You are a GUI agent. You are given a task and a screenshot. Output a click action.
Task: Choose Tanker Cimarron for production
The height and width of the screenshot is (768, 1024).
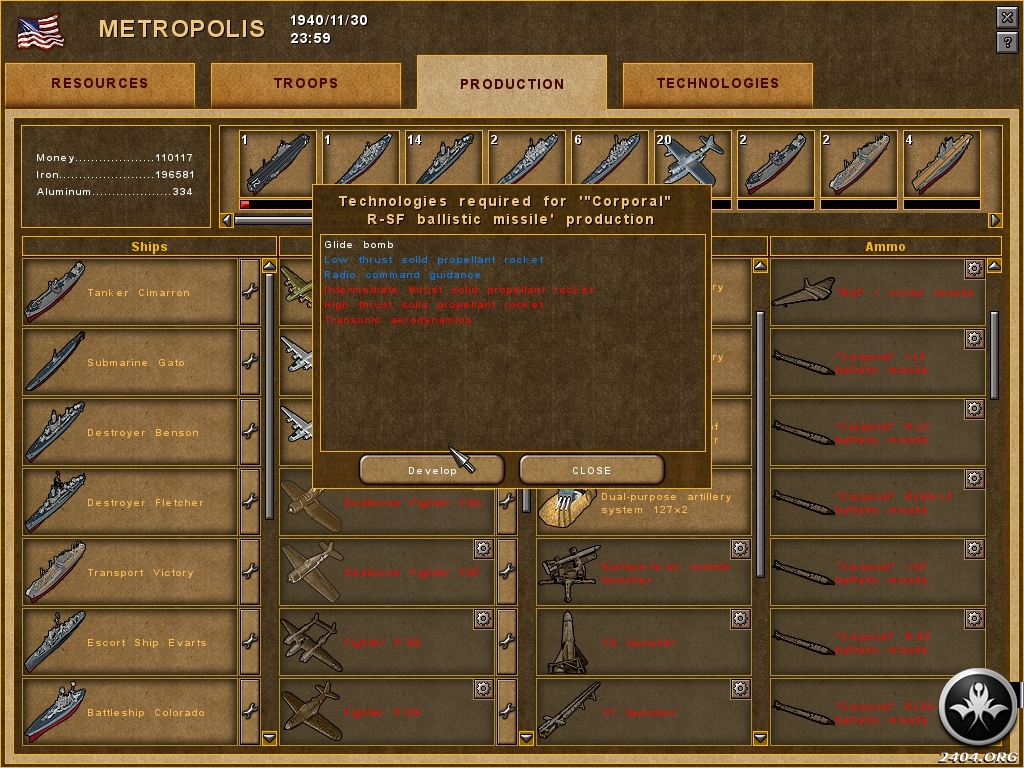(130, 293)
